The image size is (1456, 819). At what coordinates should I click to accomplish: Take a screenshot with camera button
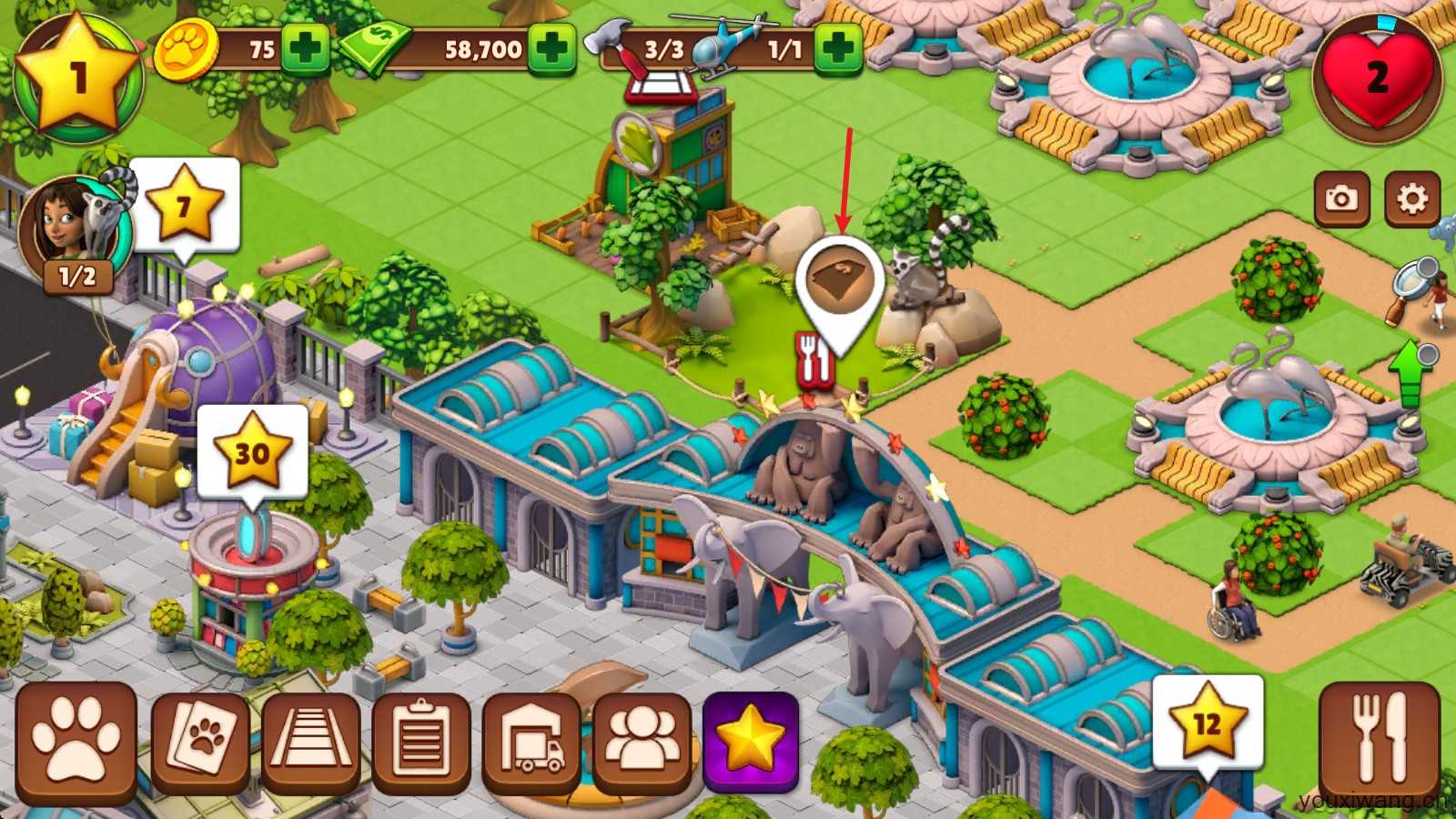[1340, 198]
